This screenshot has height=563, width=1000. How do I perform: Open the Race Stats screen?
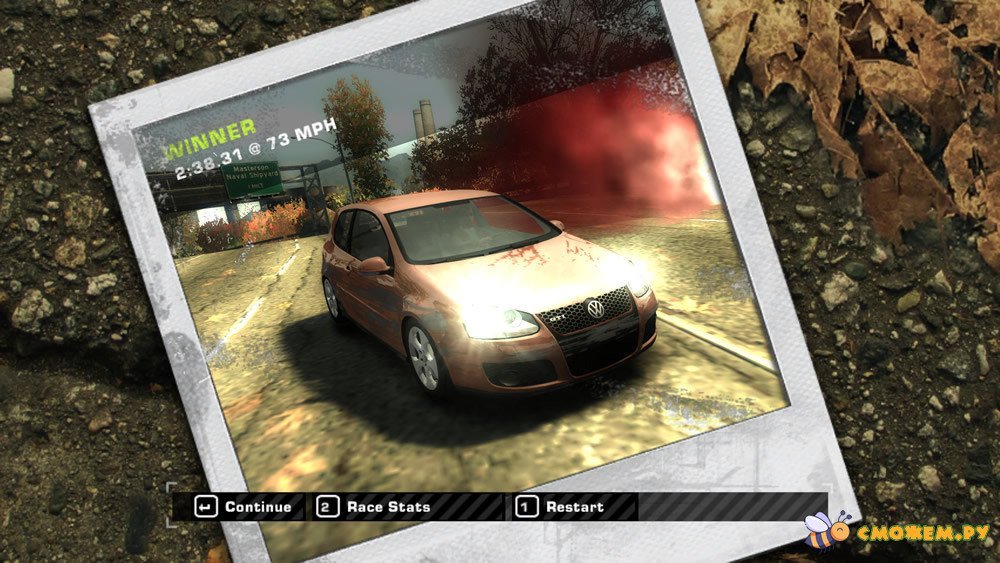[374, 507]
